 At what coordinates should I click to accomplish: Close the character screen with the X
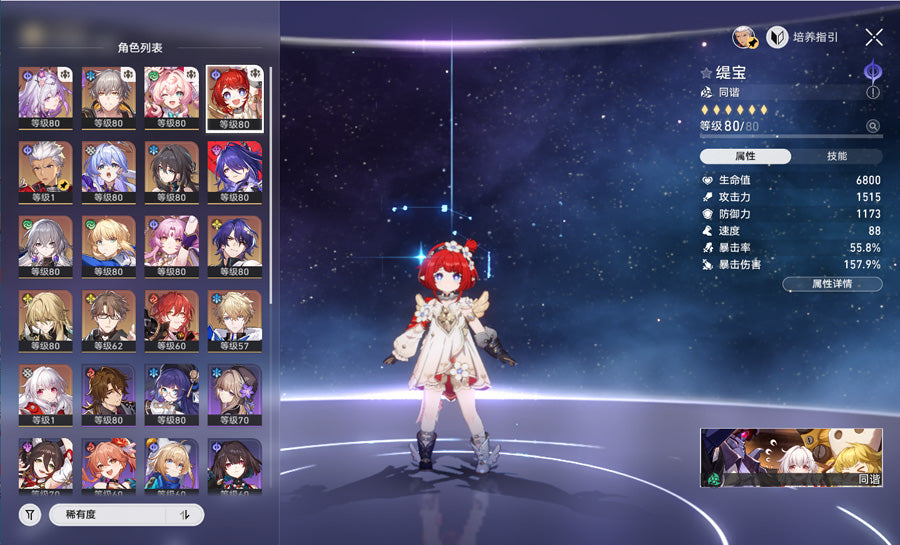point(873,37)
